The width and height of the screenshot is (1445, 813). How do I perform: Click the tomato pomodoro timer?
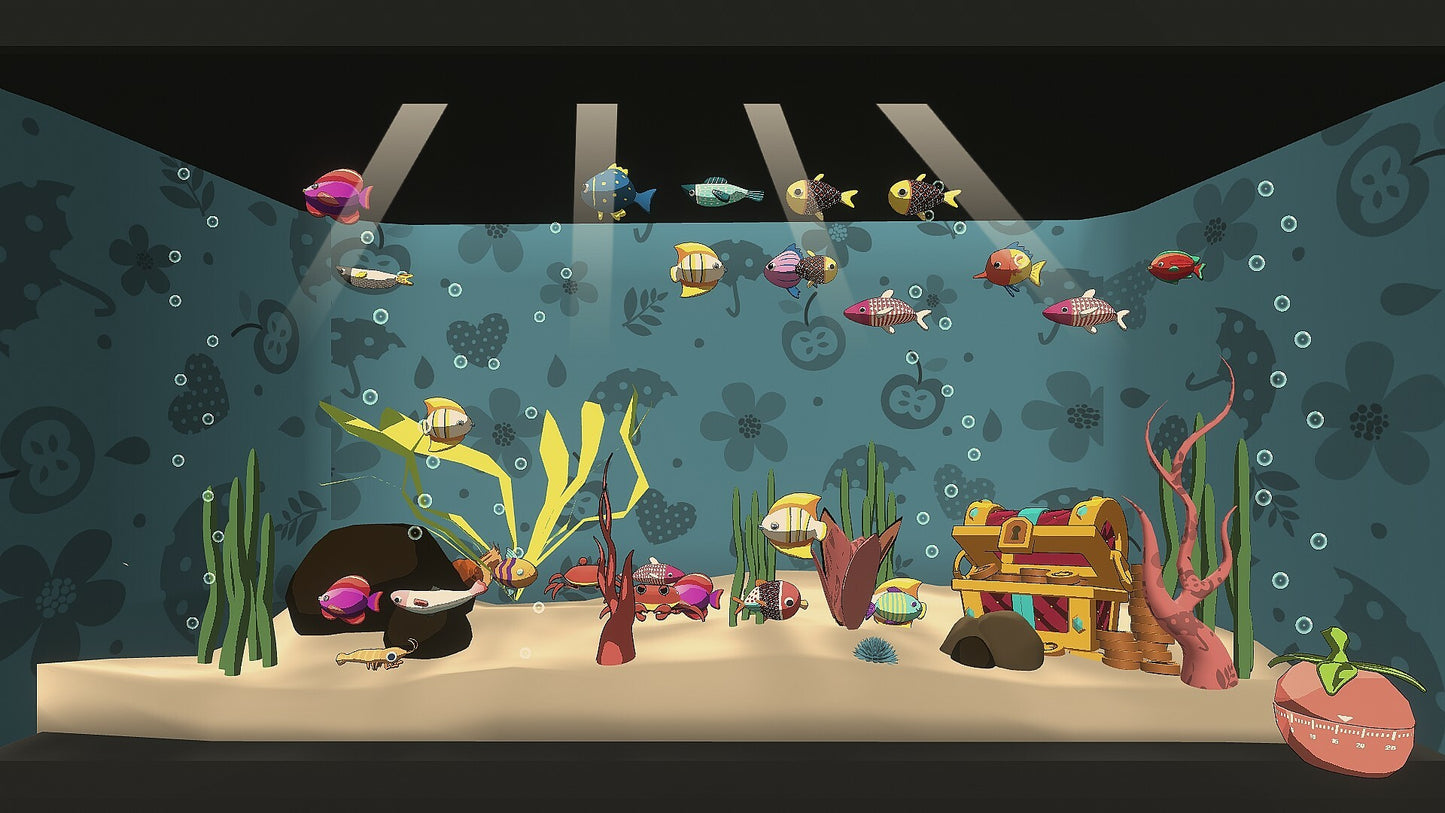pyautogui.click(x=1343, y=714)
